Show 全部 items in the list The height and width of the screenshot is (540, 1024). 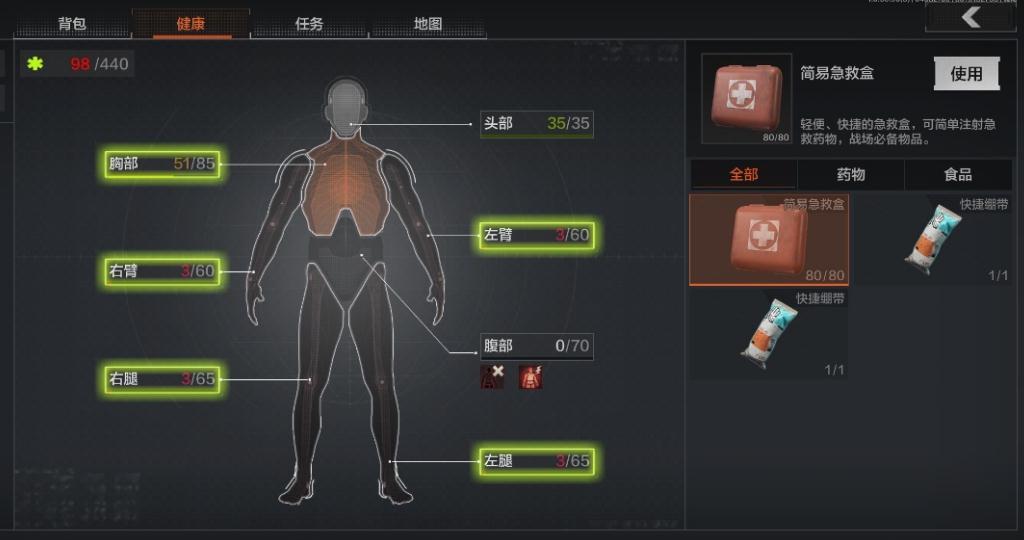pos(743,174)
